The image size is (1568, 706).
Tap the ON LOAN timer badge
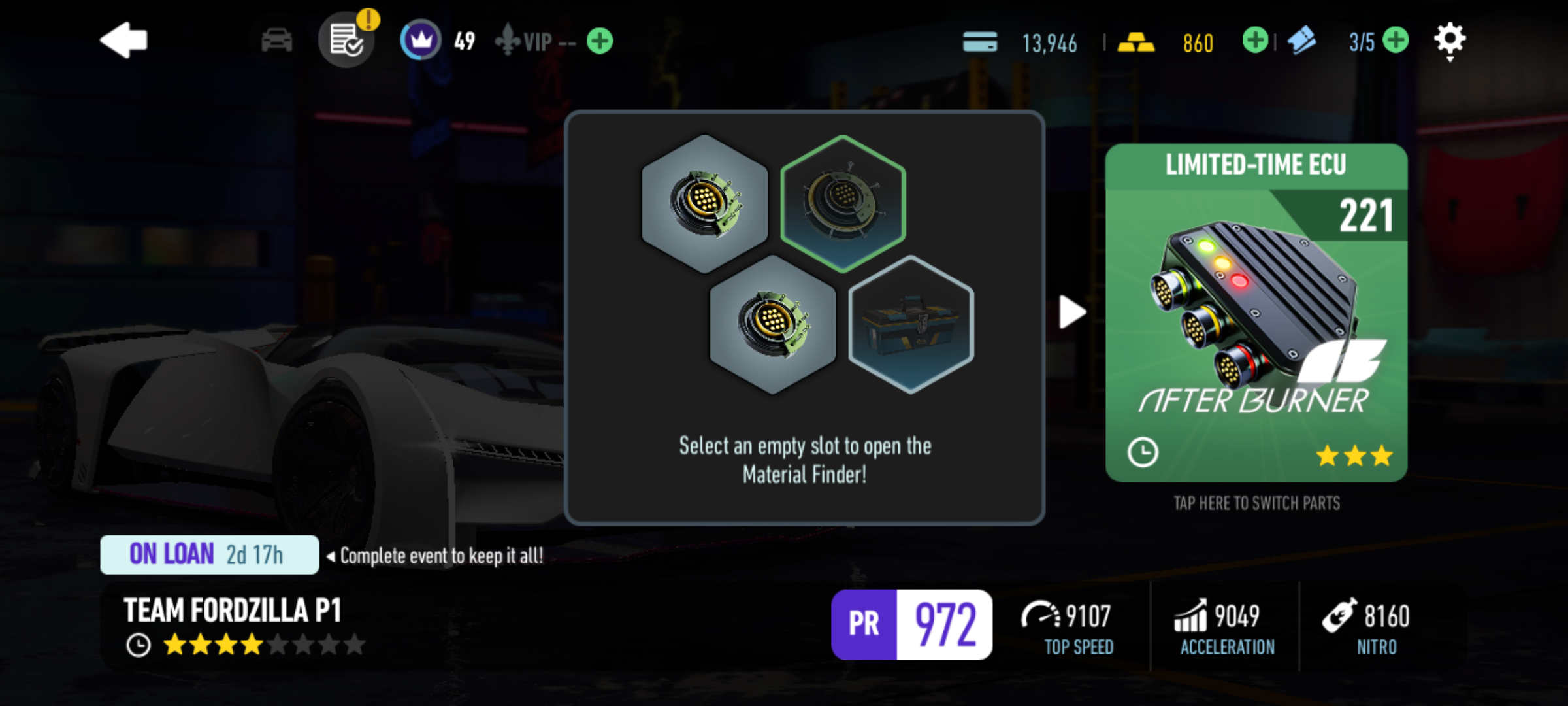pos(209,555)
